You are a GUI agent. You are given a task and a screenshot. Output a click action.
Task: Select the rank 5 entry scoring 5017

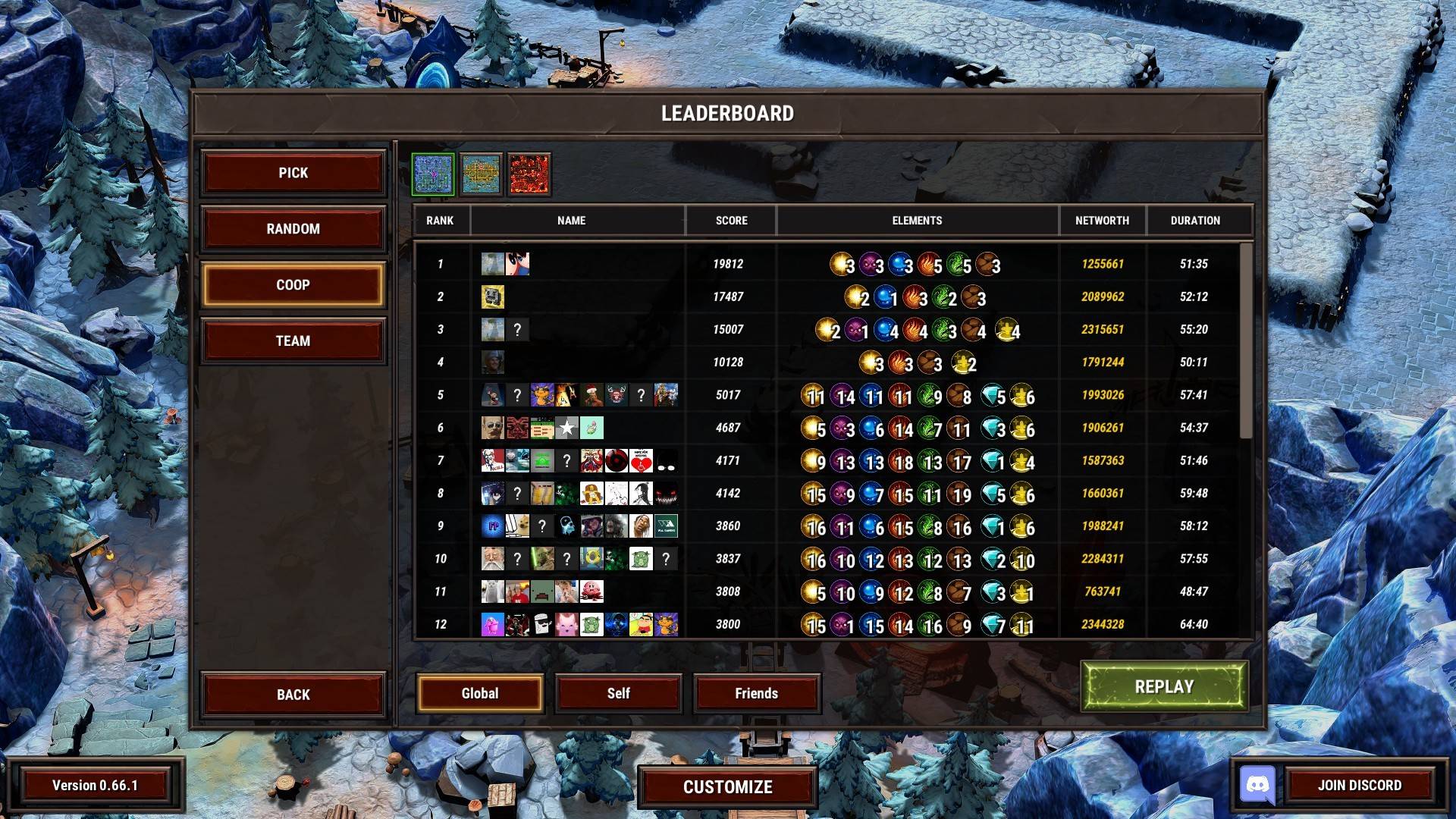(827, 395)
